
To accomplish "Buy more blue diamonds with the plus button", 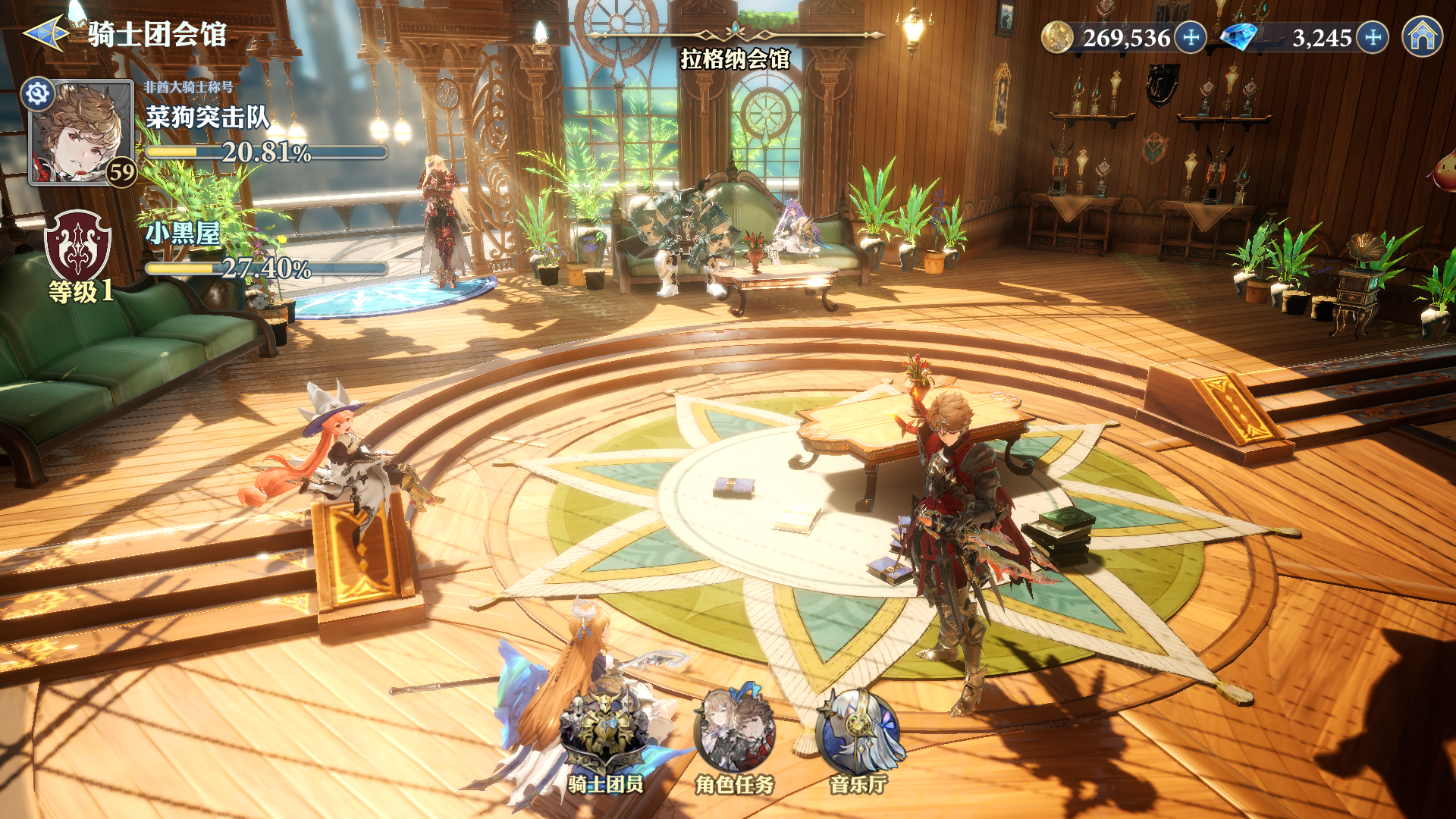I will [1373, 37].
